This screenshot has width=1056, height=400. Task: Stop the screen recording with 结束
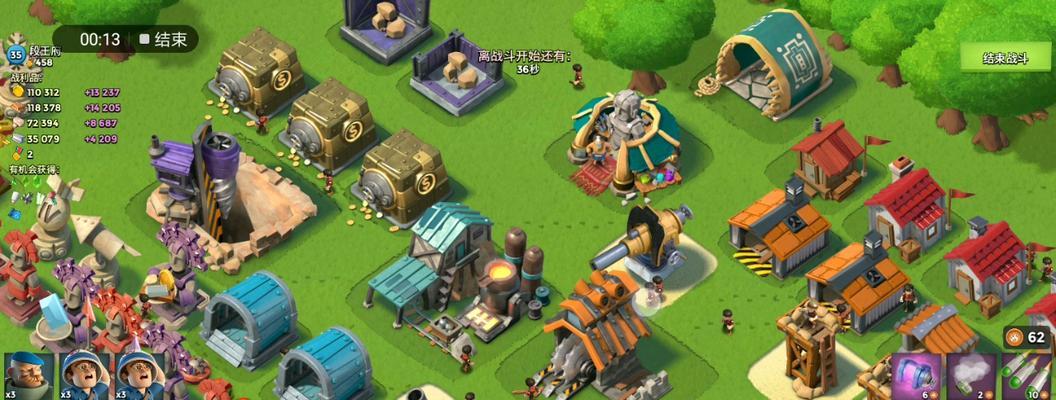point(166,39)
